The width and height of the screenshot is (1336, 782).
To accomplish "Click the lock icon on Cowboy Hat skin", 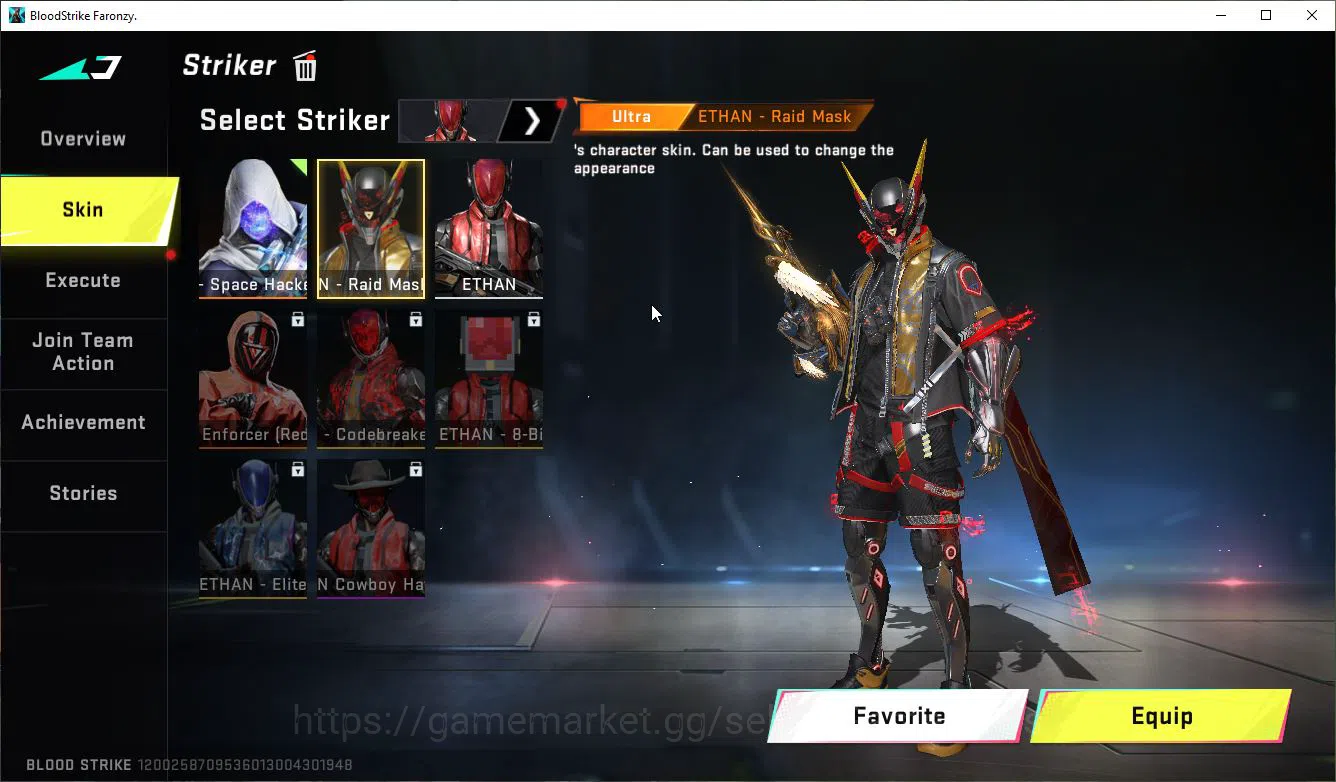I will [415, 468].
